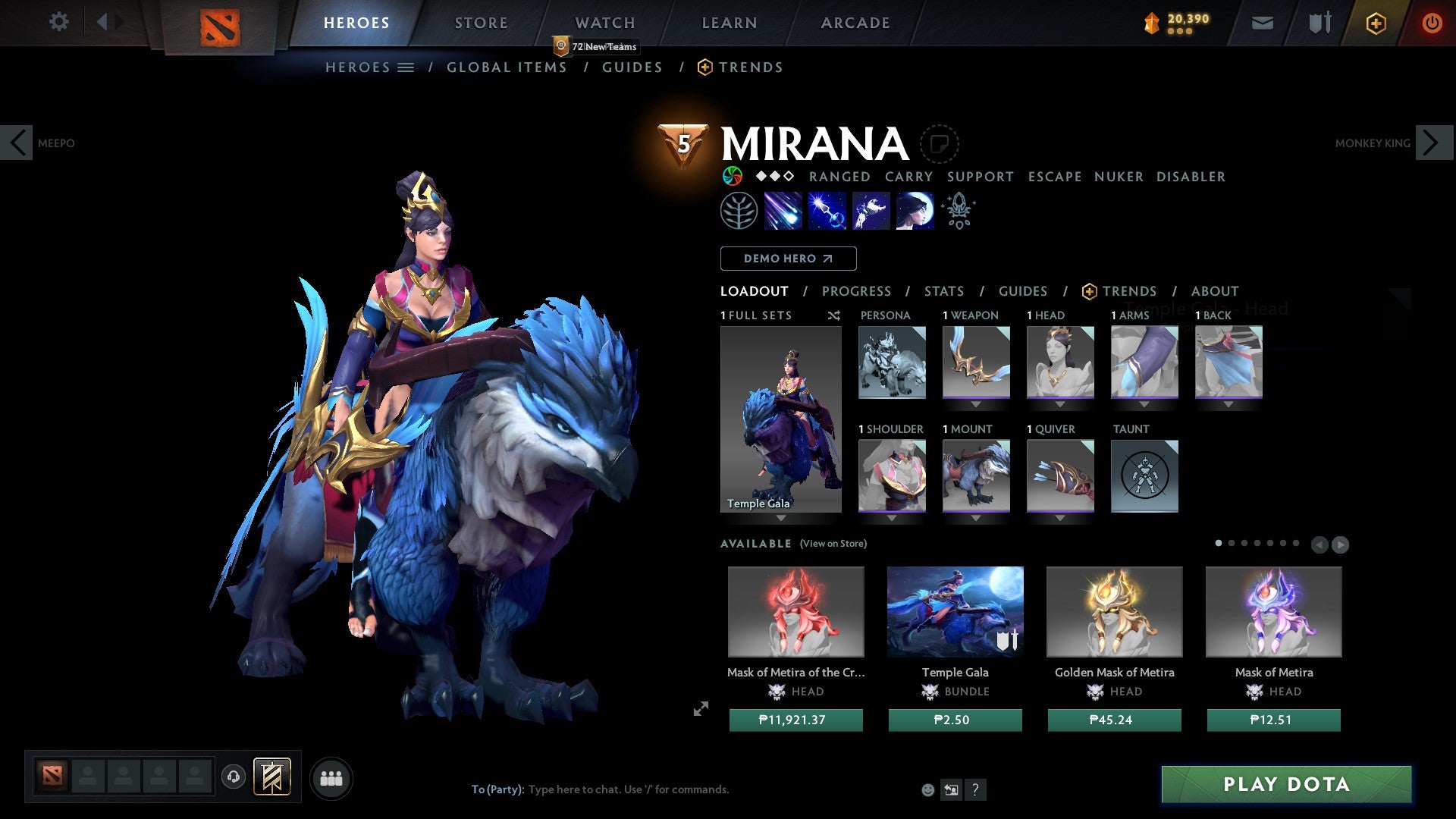Switch to the STORE menu tab
This screenshot has height=819, width=1456.
(480, 22)
